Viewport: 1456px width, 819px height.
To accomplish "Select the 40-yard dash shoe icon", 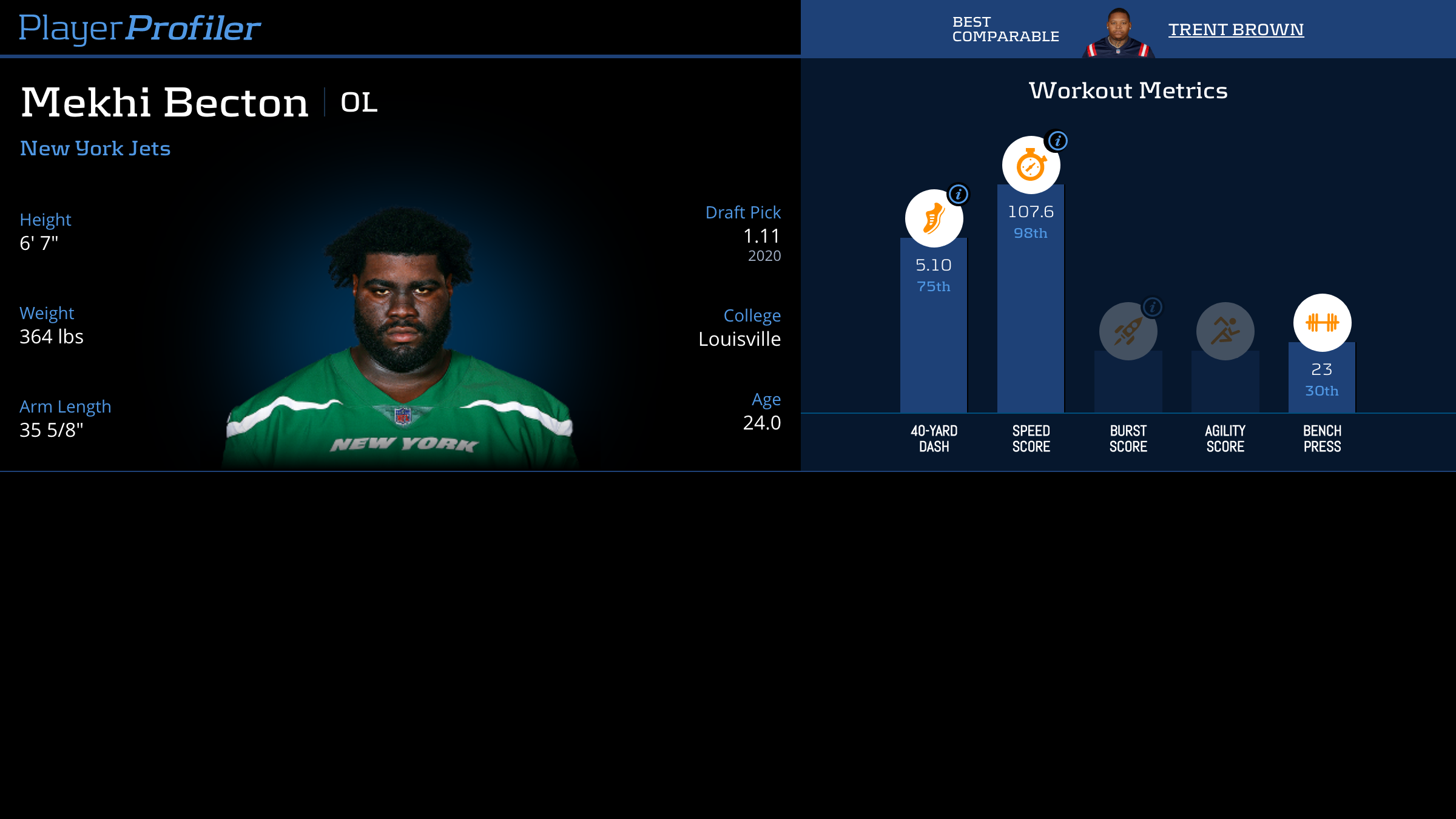I will tap(934, 218).
